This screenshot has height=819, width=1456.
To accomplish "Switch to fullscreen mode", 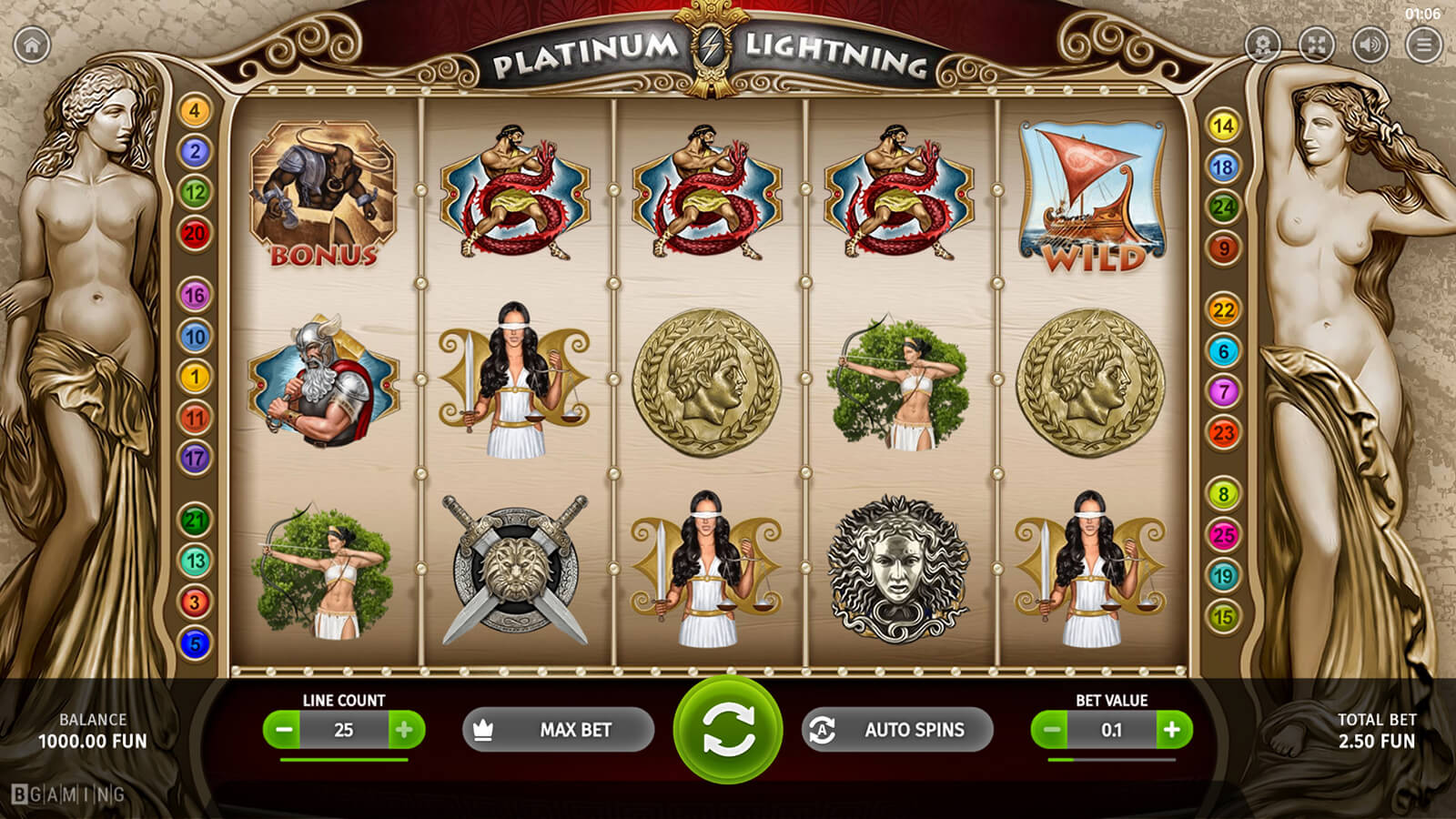I will pos(1317,44).
